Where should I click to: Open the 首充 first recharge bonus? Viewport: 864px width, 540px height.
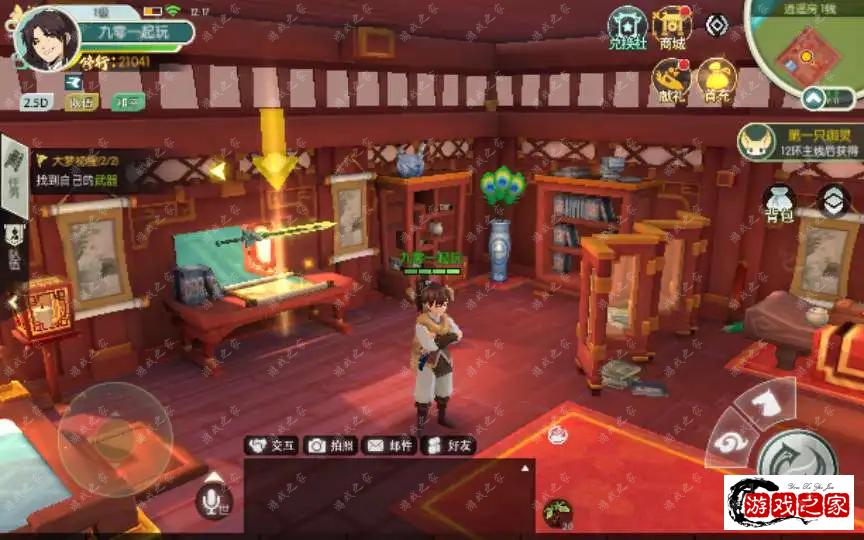pyautogui.click(x=716, y=79)
